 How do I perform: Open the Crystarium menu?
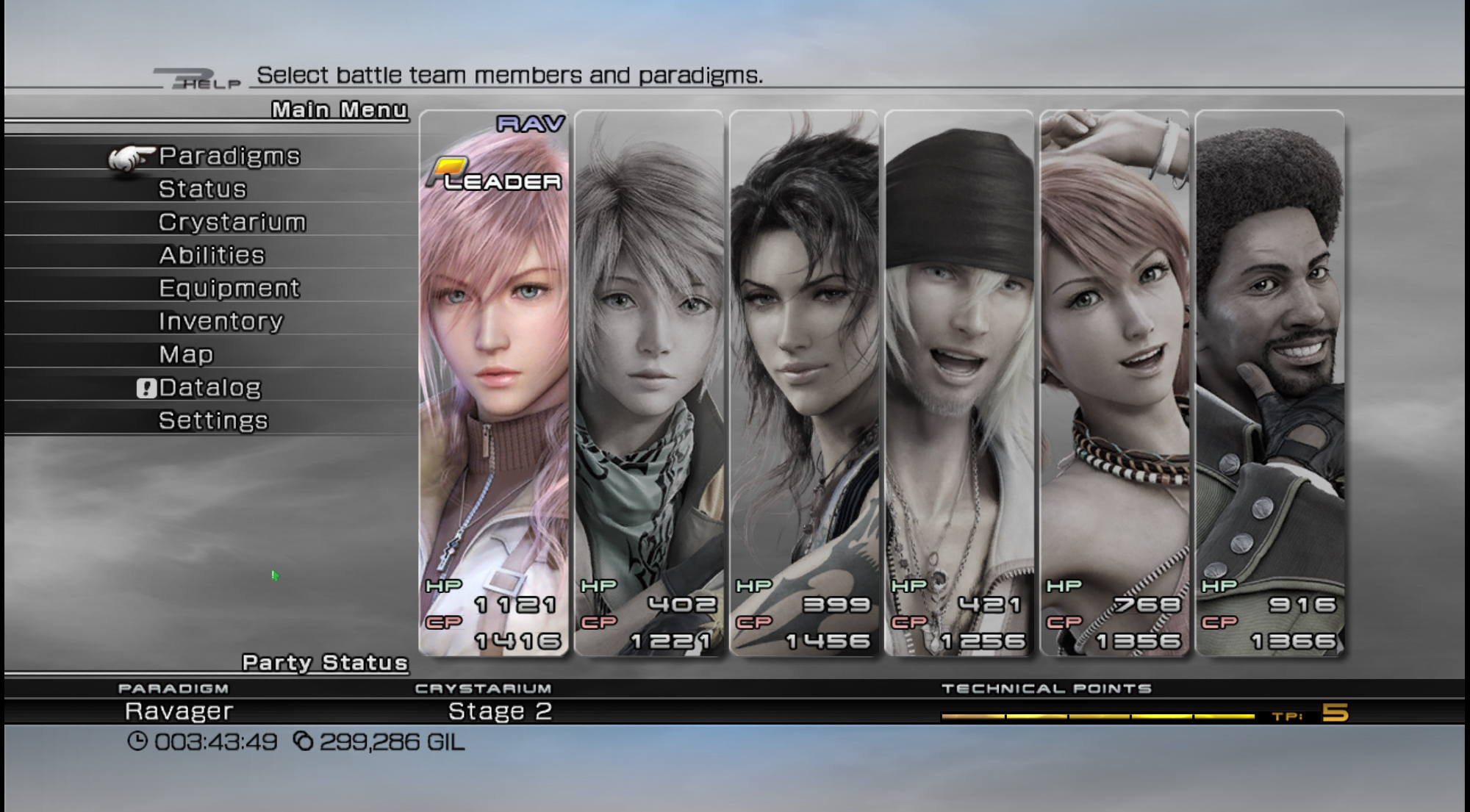point(232,222)
